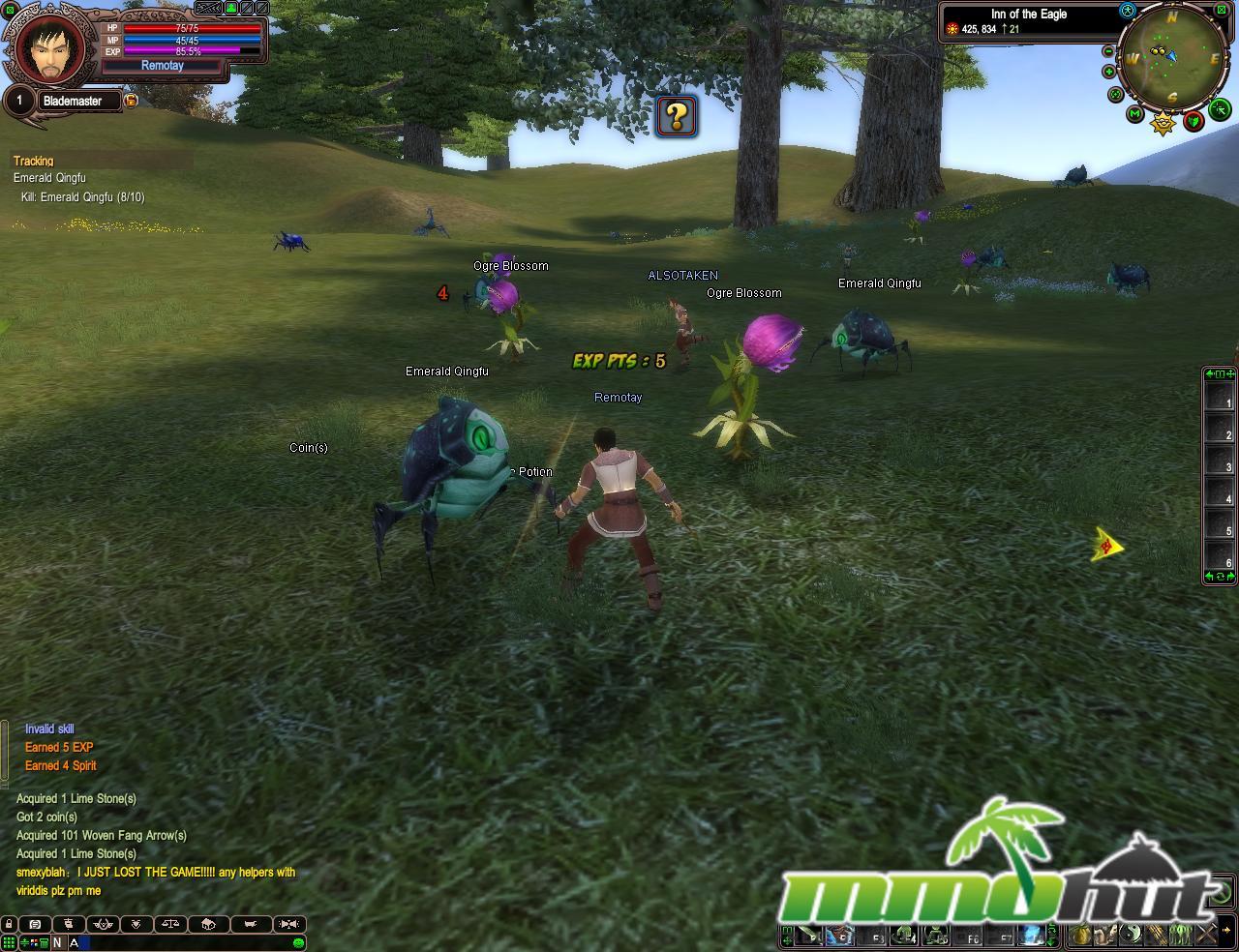
Task: Open the Emerald Qingfu tracked quest
Action: click(49, 178)
